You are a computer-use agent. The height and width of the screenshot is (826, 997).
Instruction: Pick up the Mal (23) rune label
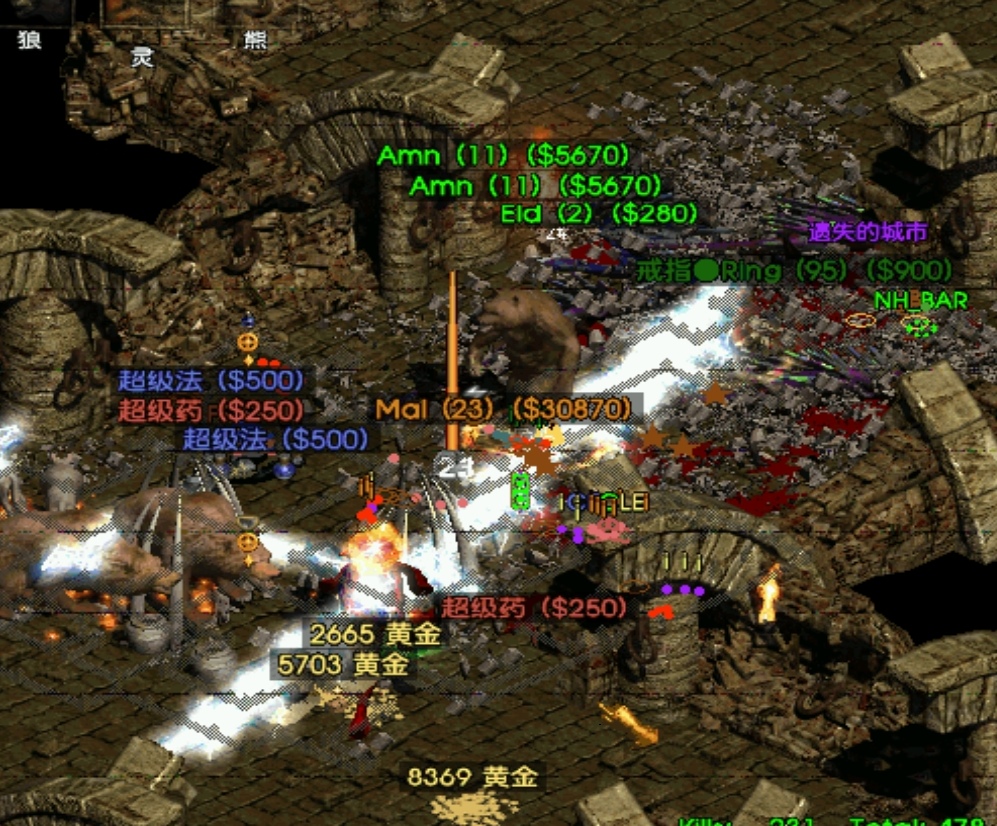(504, 409)
